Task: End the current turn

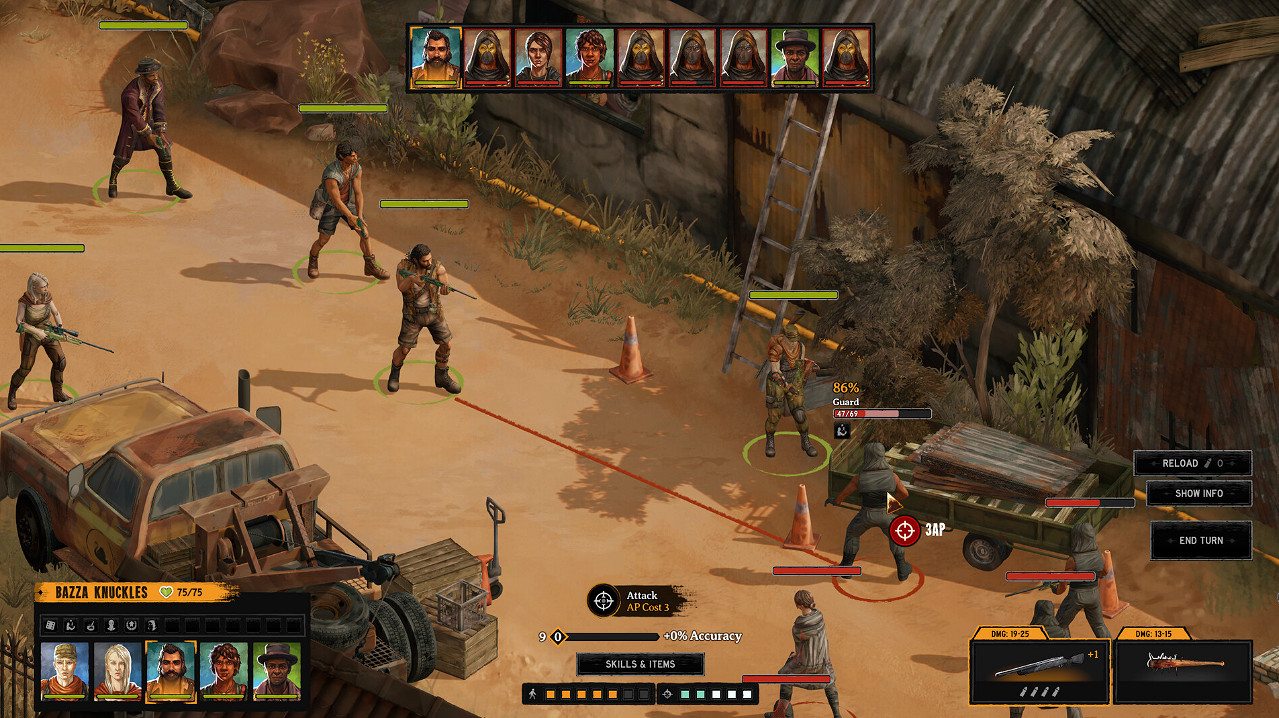Action: coord(1200,540)
